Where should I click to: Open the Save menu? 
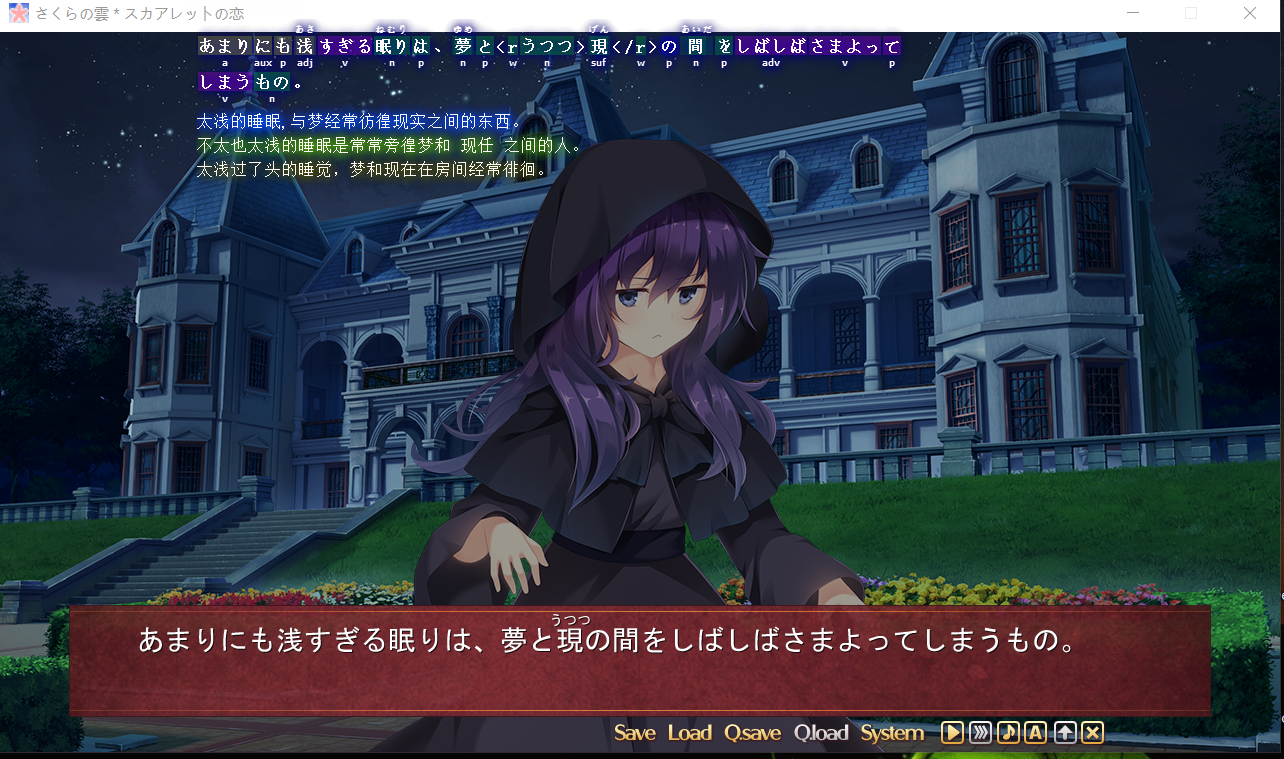(x=634, y=733)
